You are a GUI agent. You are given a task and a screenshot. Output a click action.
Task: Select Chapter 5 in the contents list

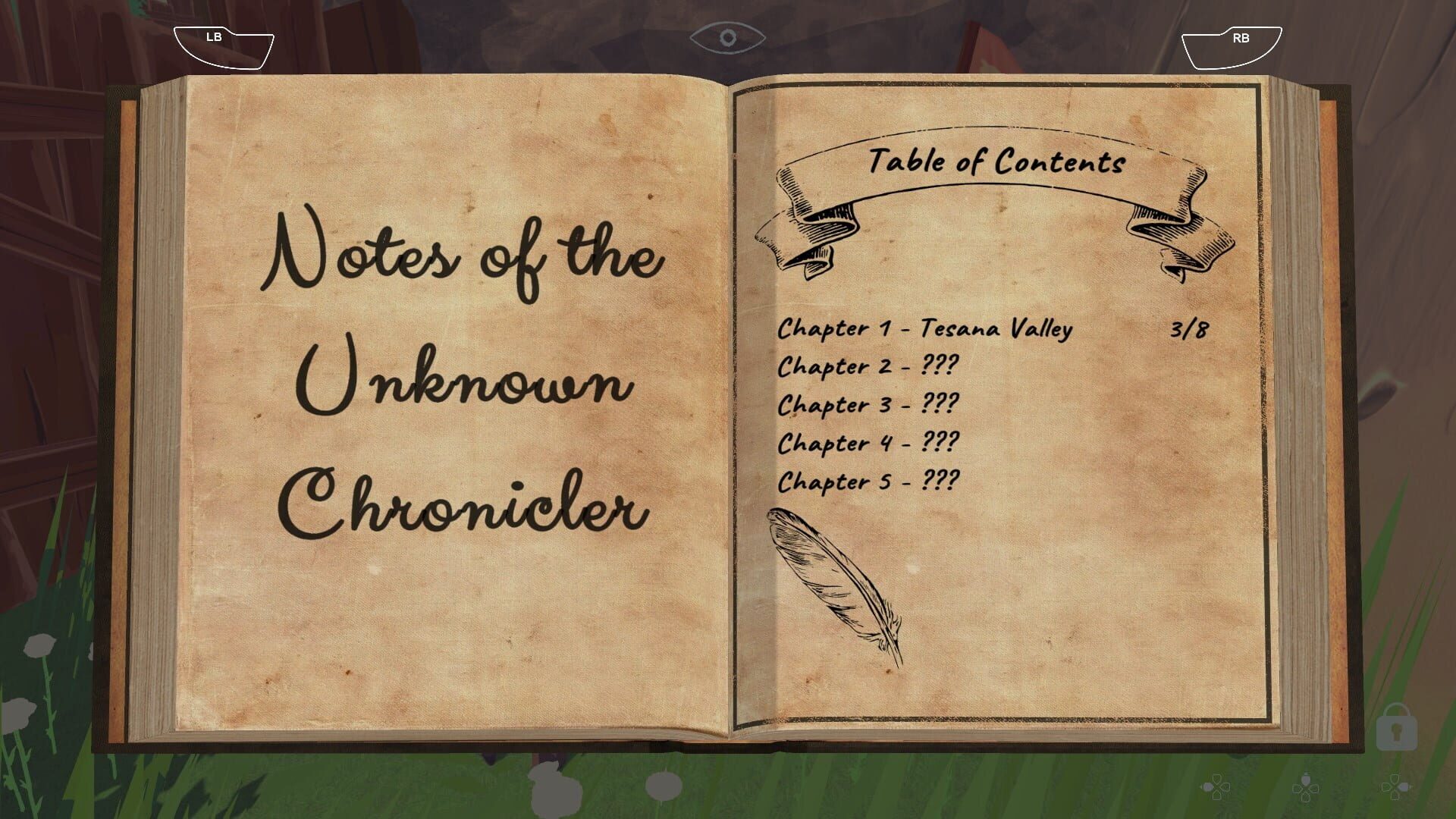(869, 479)
